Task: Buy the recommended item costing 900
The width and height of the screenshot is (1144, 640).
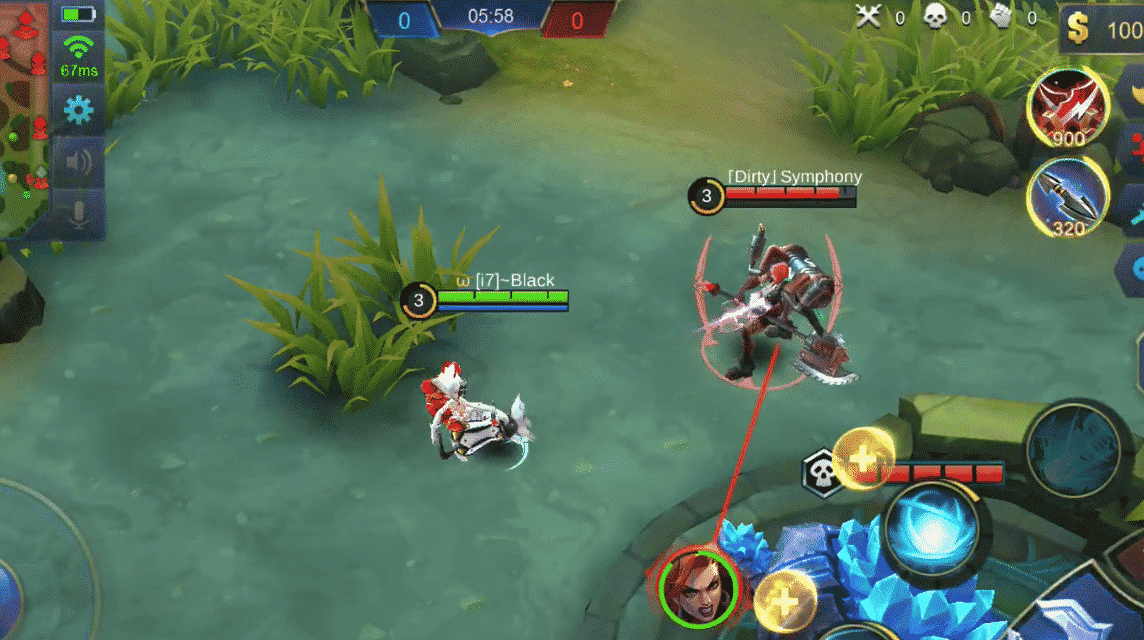Action: point(1067,109)
